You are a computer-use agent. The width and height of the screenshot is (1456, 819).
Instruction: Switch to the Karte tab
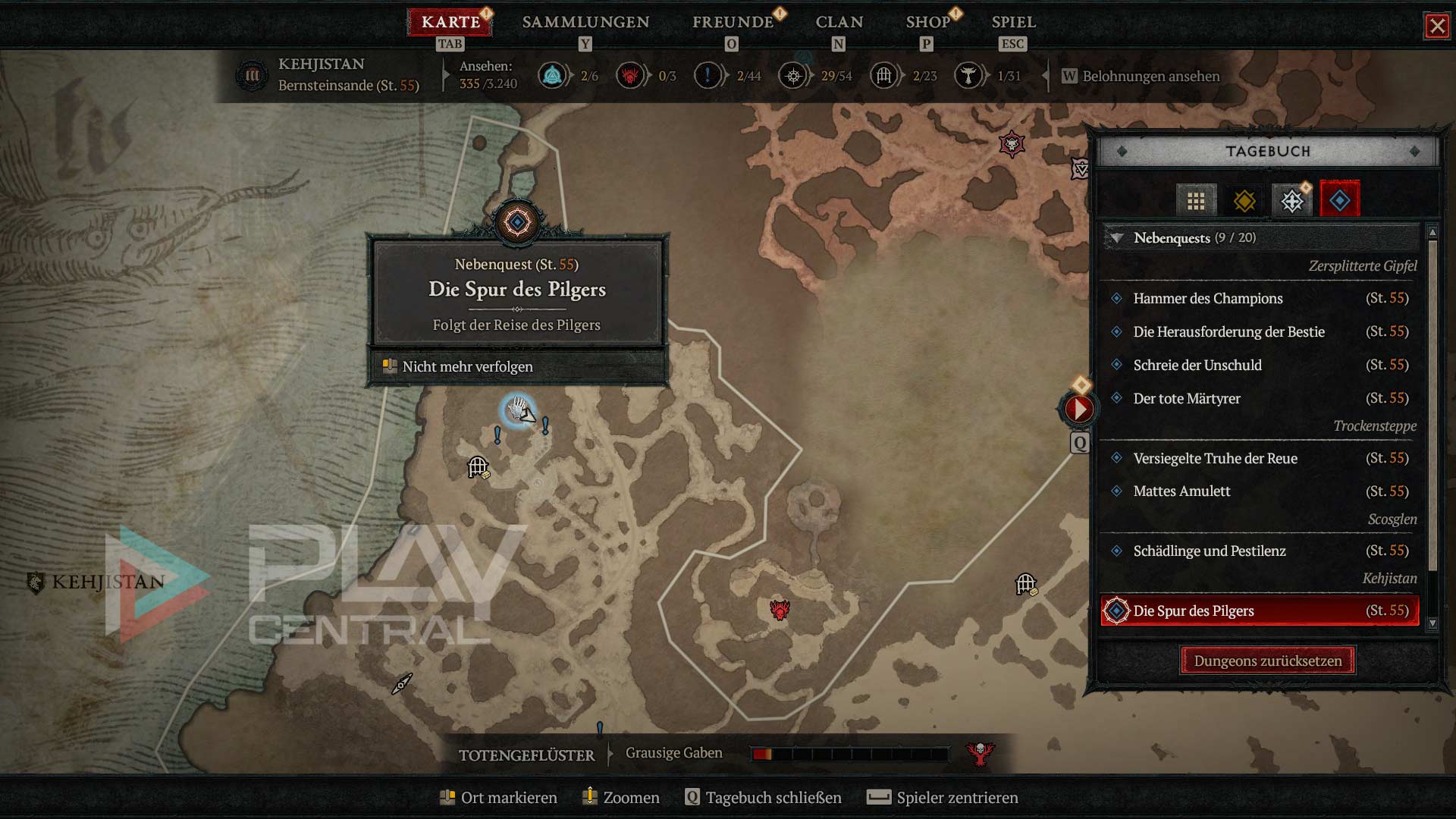tap(450, 22)
